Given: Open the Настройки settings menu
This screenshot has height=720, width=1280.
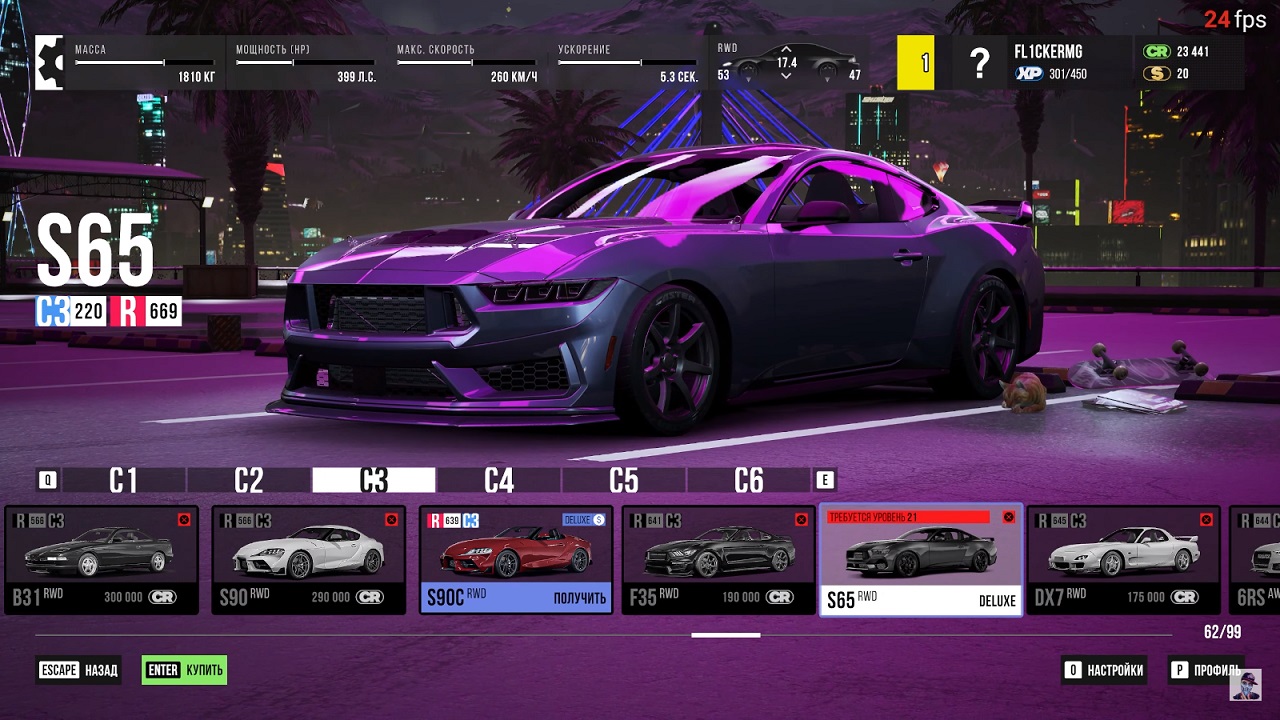Looking at the screenshot, I should pyautogui.click(x=1103, y=670).
